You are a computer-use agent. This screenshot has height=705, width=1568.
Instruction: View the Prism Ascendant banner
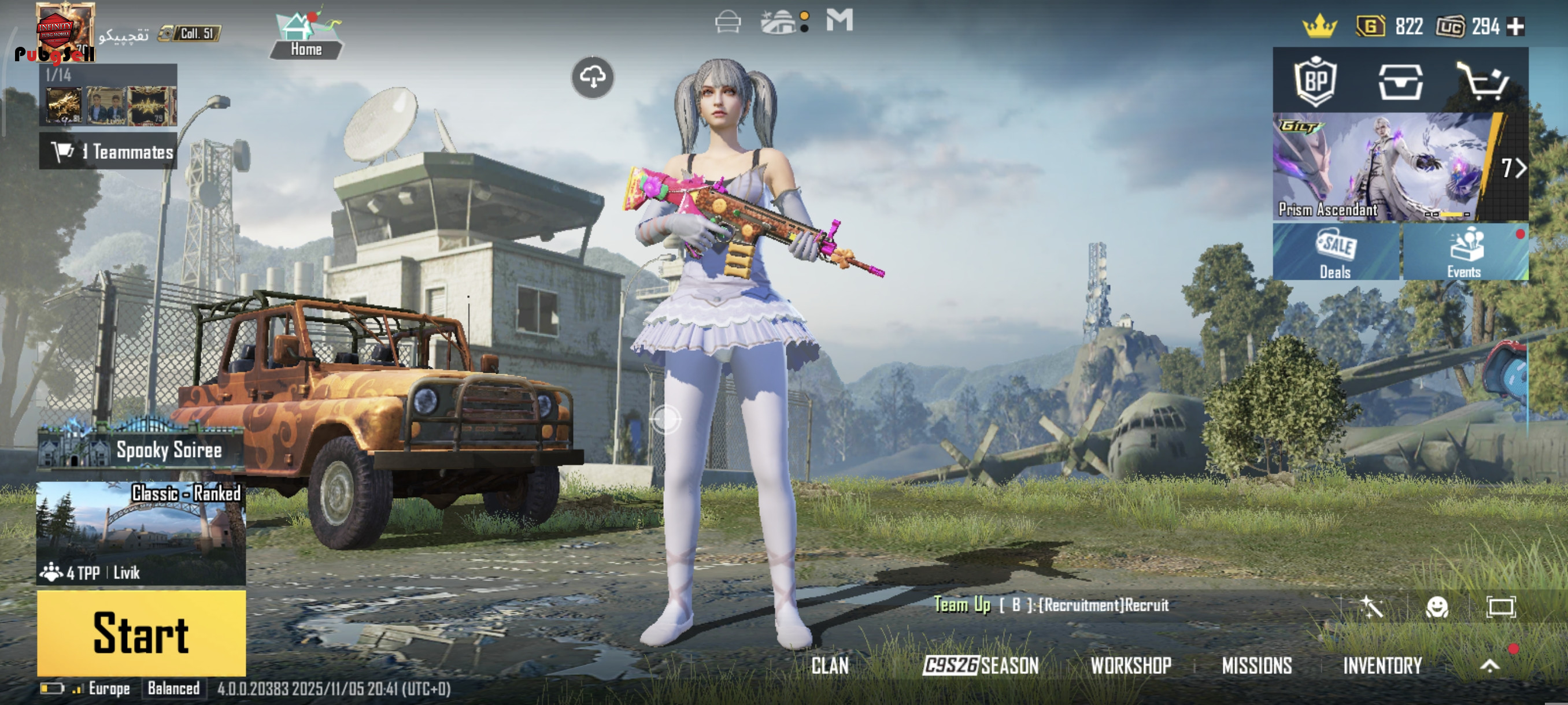pos(1382,165)
